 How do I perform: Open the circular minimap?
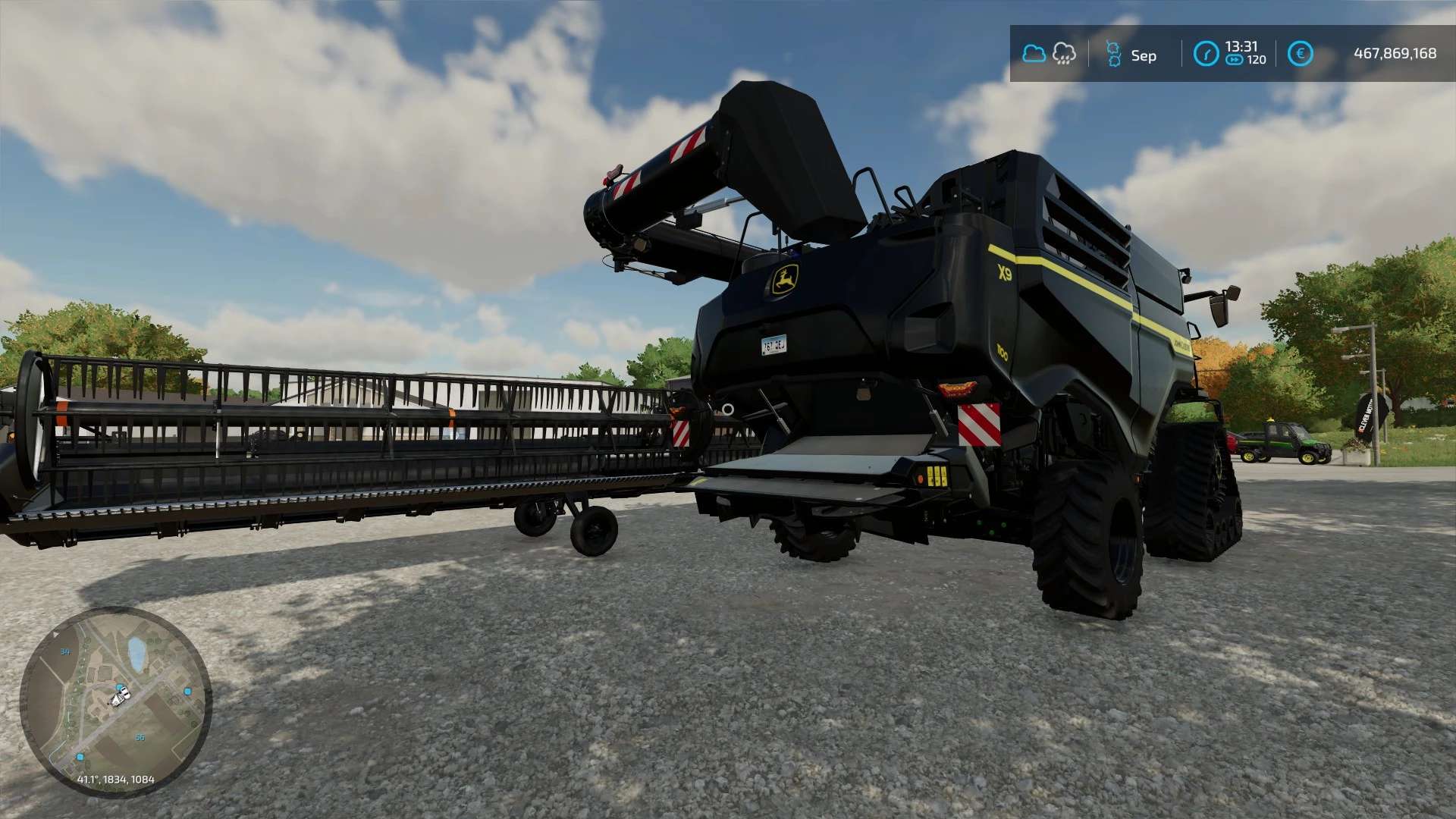[x=115, y=701]
